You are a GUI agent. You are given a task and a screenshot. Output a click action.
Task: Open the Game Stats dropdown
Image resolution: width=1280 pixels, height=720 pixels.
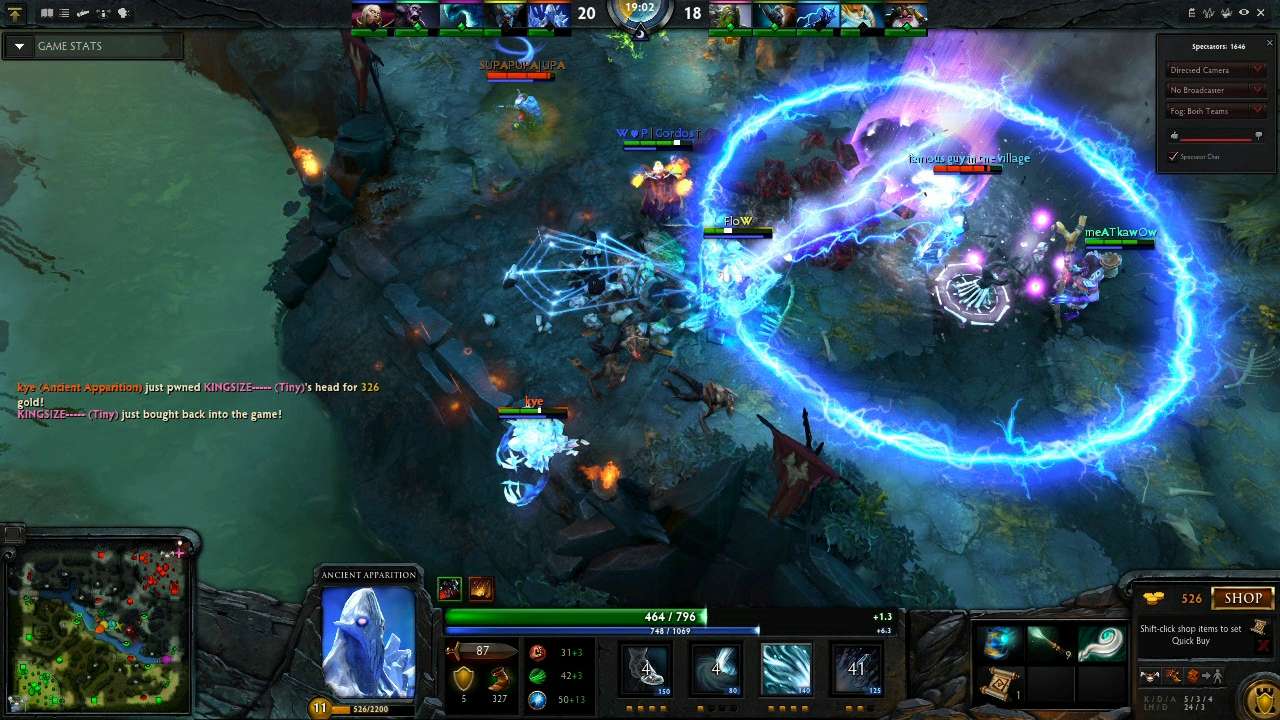(20, 46)
